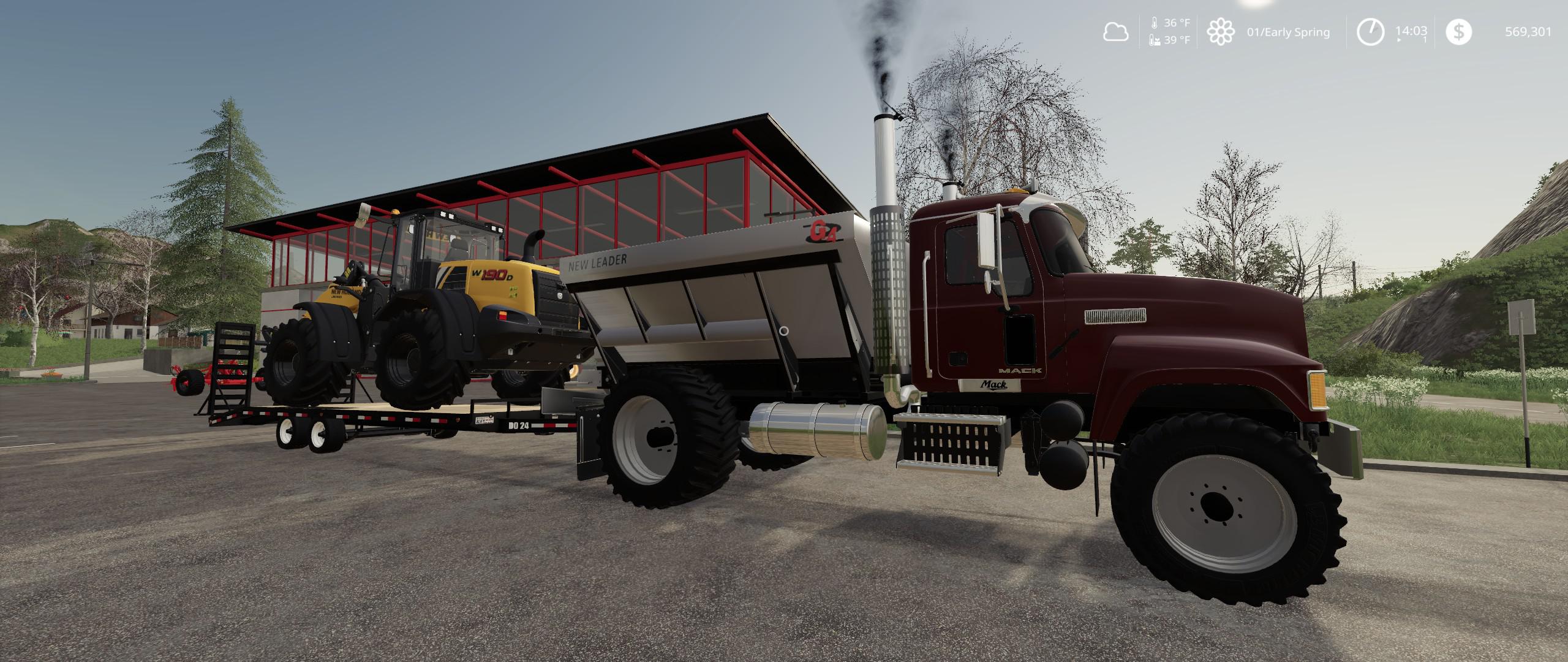
Task: Click the cloud weather icon
Action: [x=1115, y=32]
